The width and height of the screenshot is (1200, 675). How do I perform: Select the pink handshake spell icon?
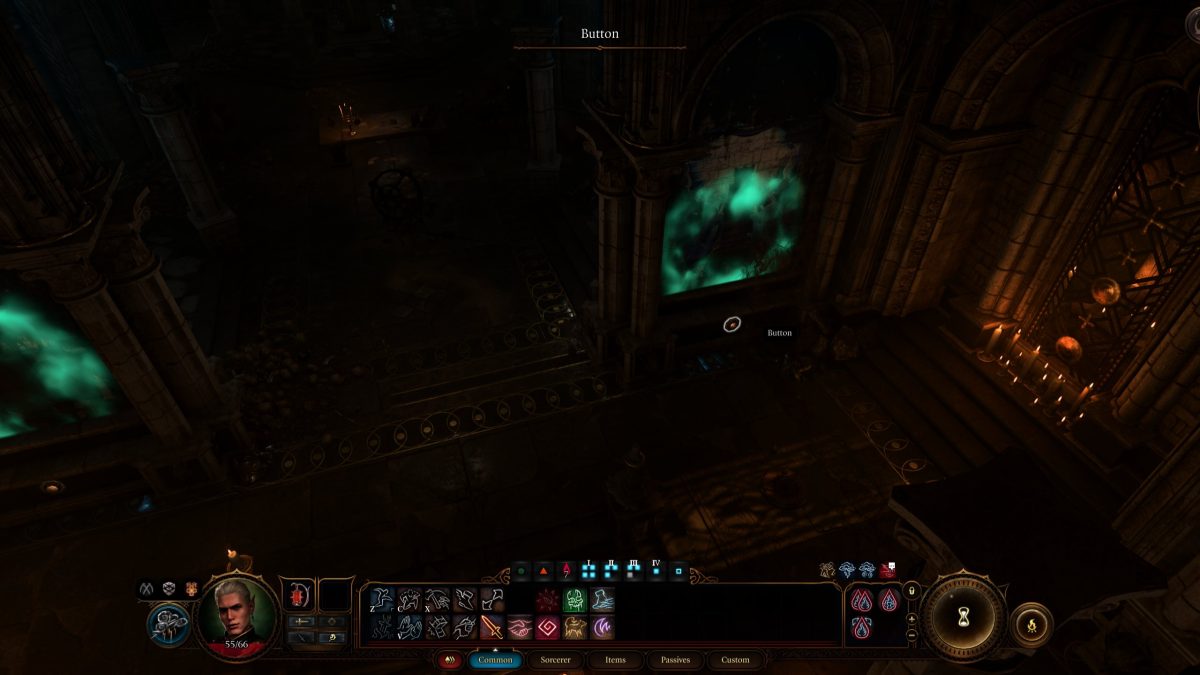point(519,627)
